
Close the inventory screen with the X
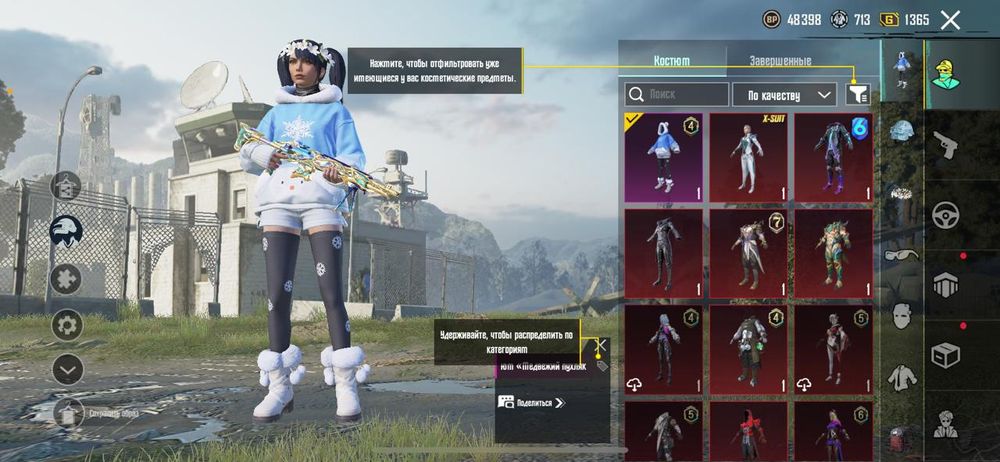coord(950,20)
